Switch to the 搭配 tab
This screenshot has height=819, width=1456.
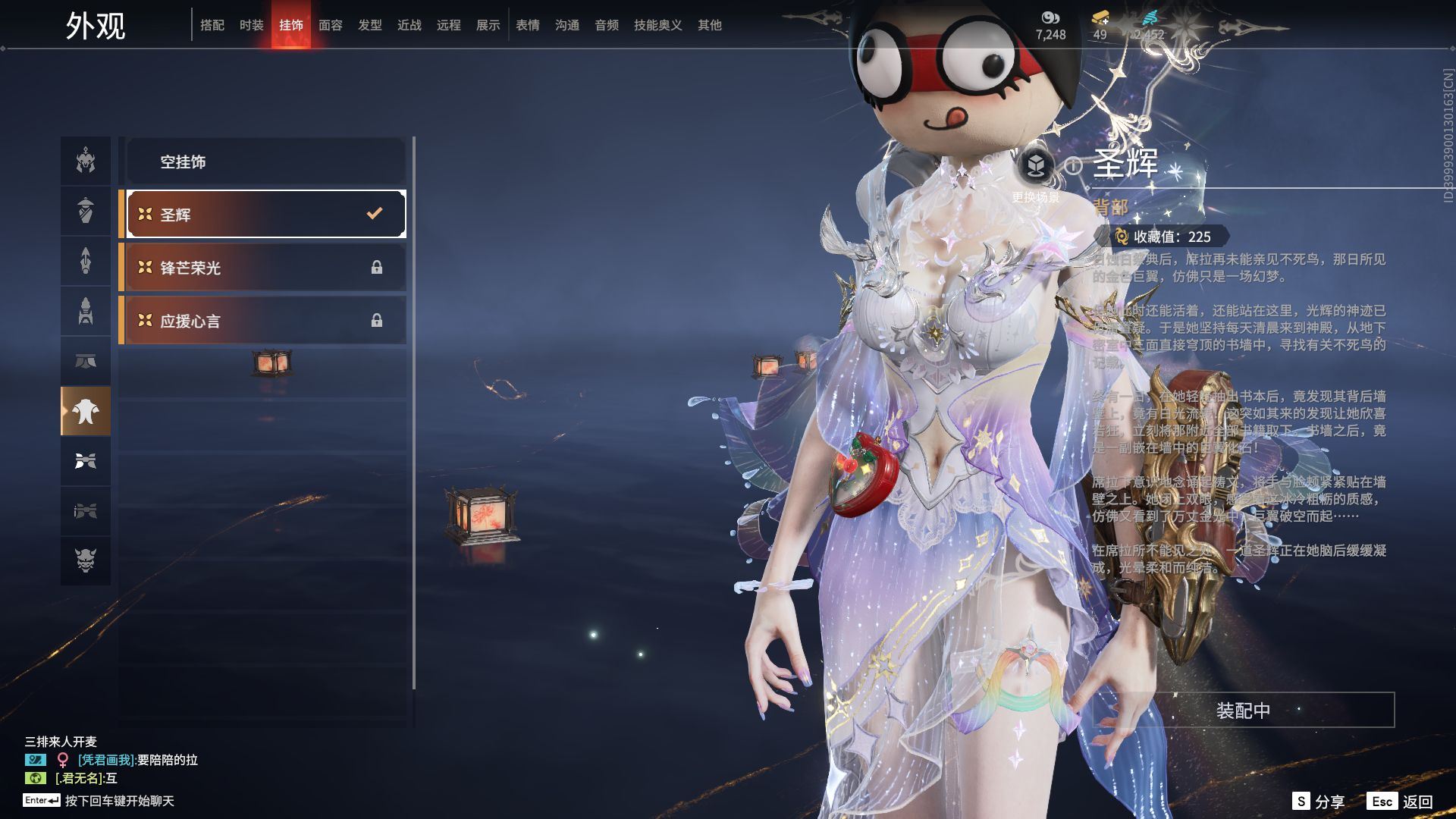[x=212, y=25]
